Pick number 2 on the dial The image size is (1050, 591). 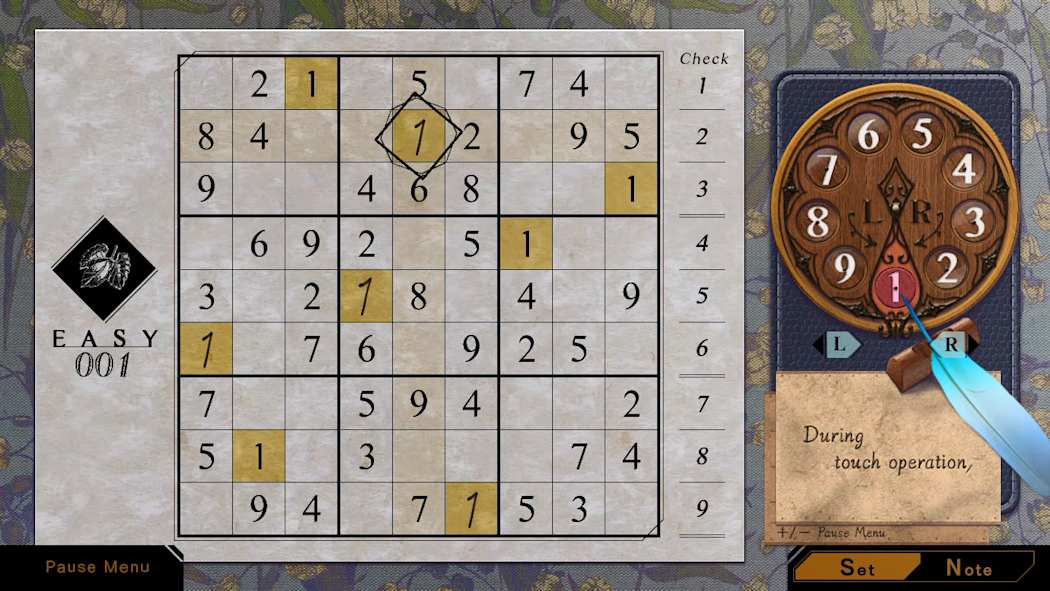(950, 268)
